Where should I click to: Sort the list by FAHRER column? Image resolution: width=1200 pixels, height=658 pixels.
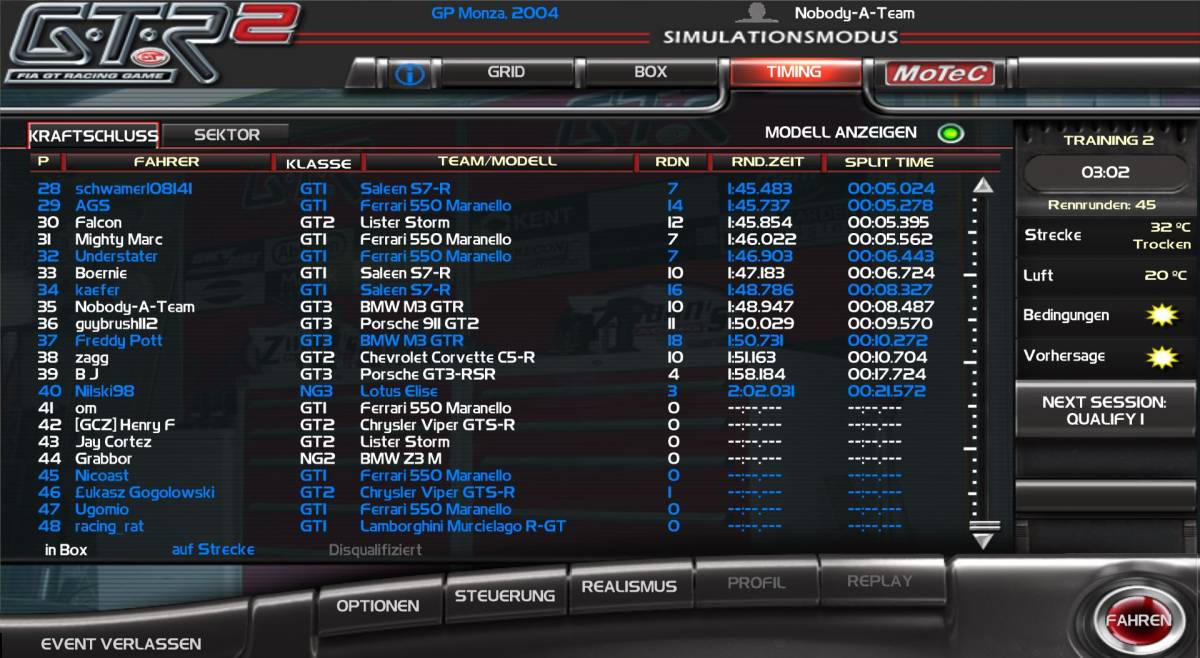click(166, 162)
